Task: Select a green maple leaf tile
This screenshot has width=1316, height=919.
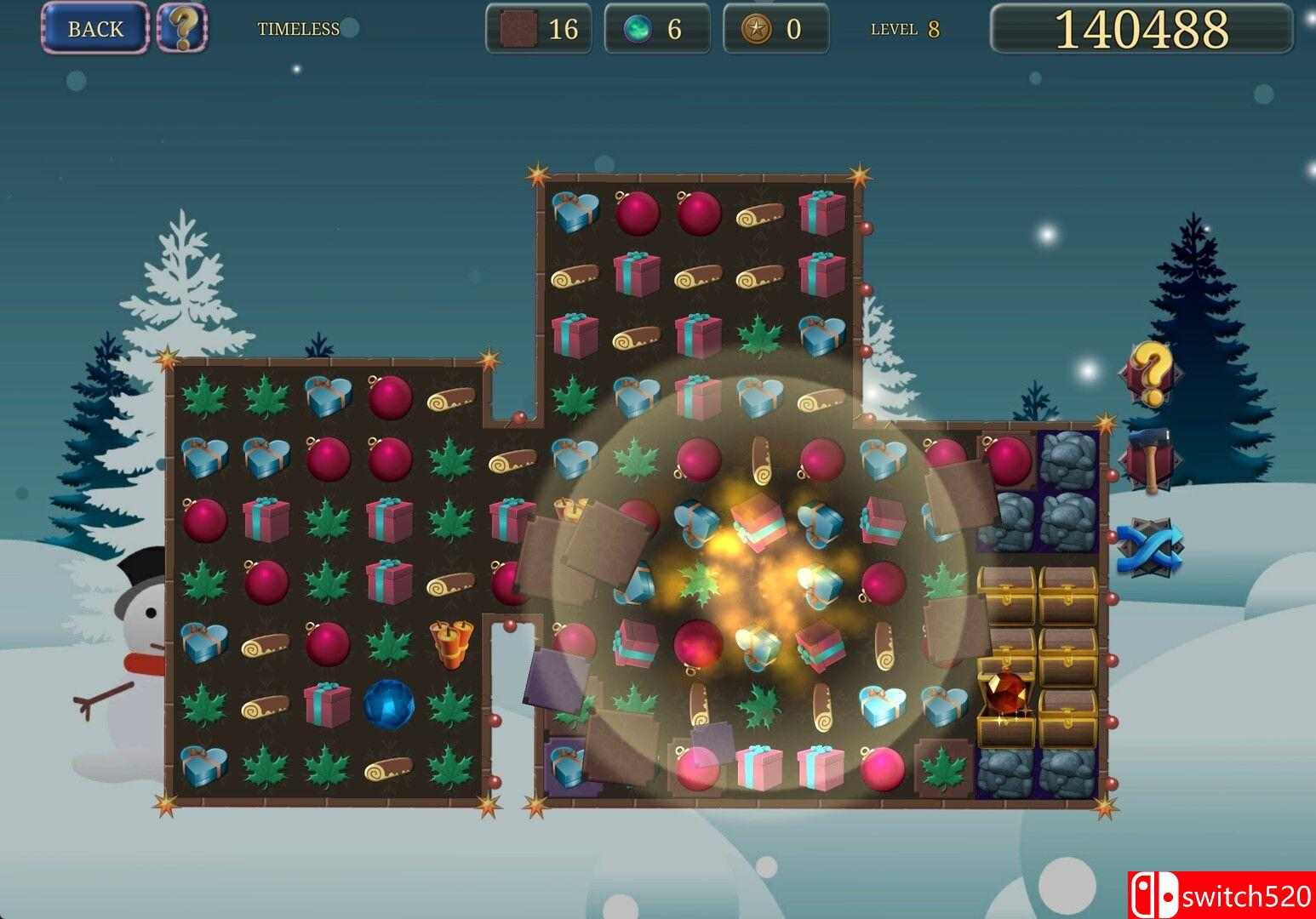Action: [202, 397]
